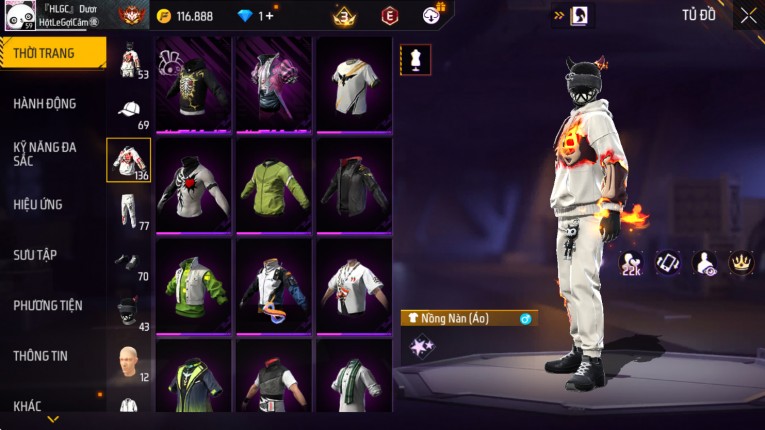Pick the black skeleton ribcage jacket
The height and width of the screenshot is (430, 765).
(194, 83)
